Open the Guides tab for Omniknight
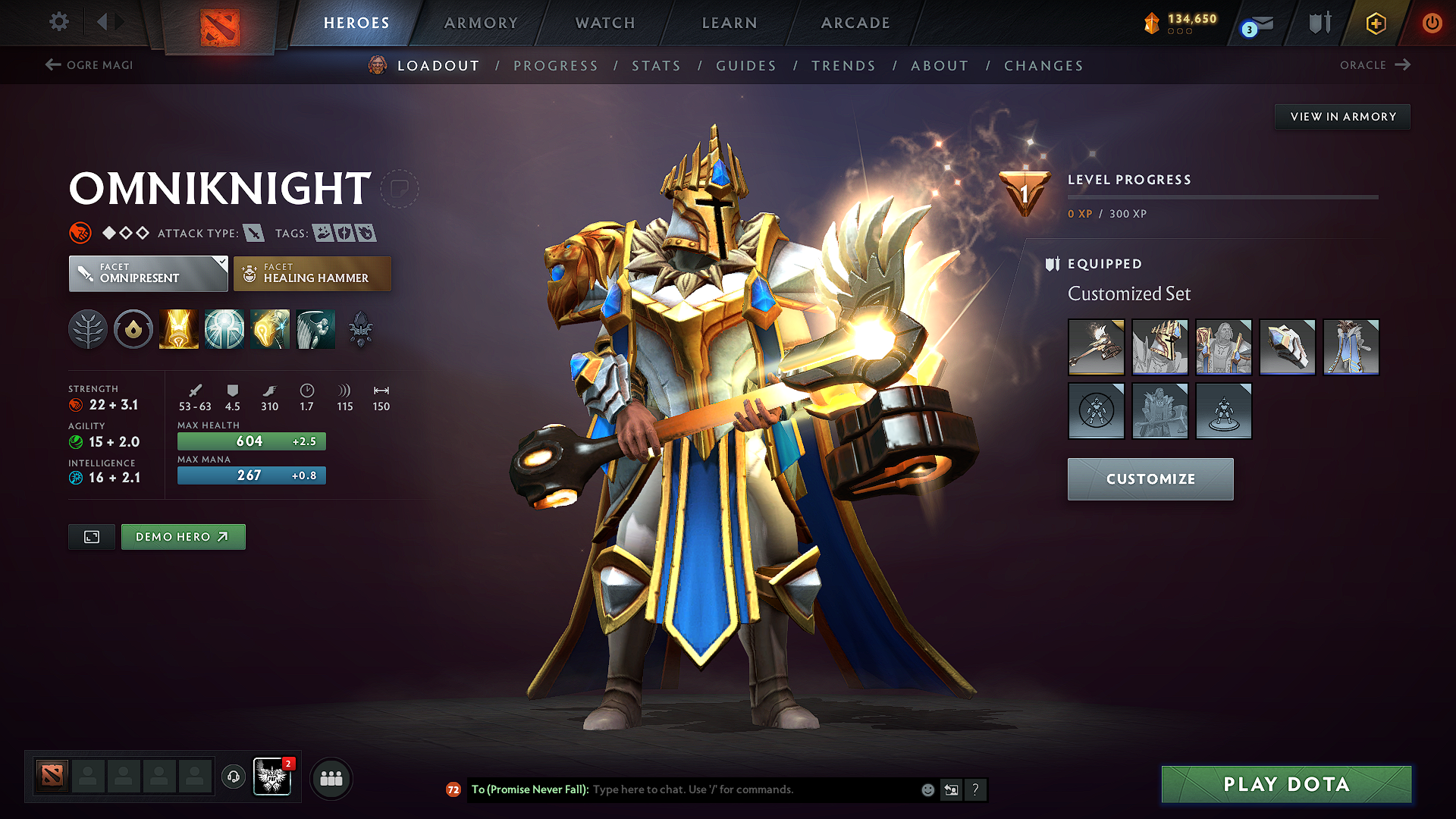This screenshot has height=819, width=1456. pos(745,65)
